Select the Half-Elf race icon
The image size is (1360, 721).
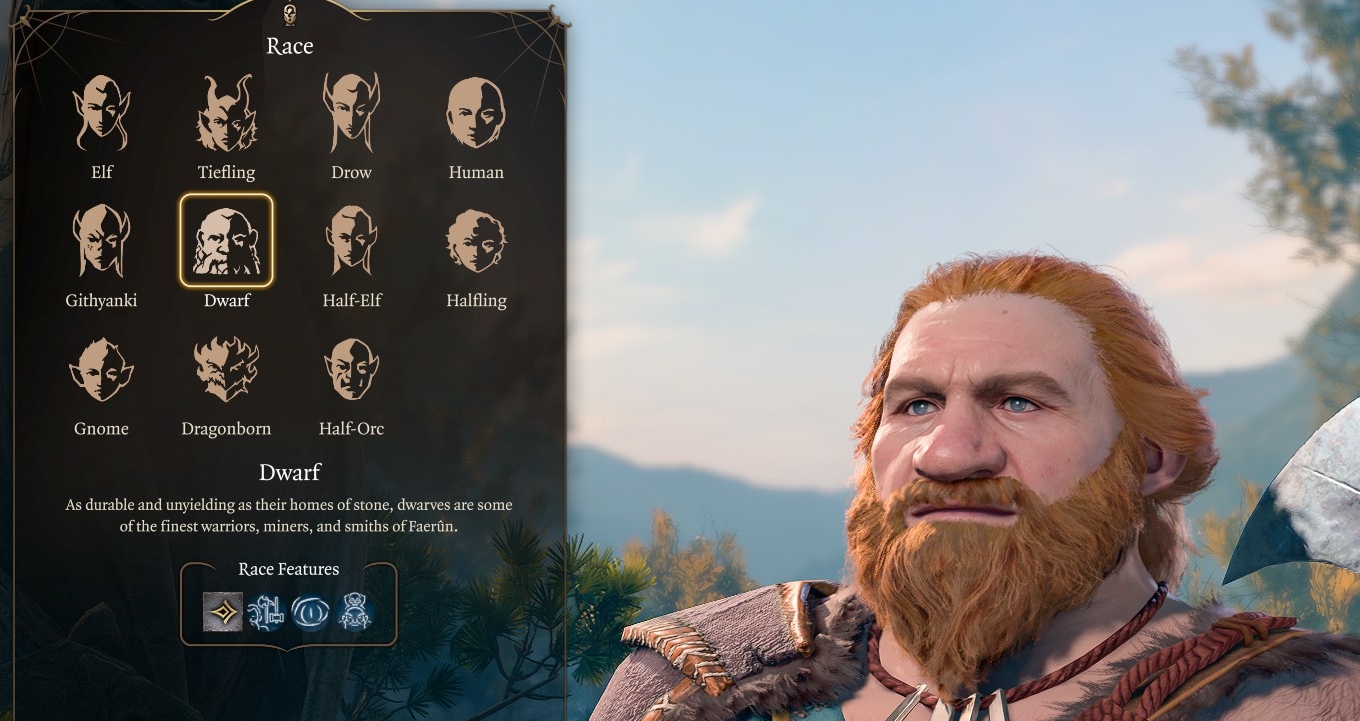tap(351, 240)
